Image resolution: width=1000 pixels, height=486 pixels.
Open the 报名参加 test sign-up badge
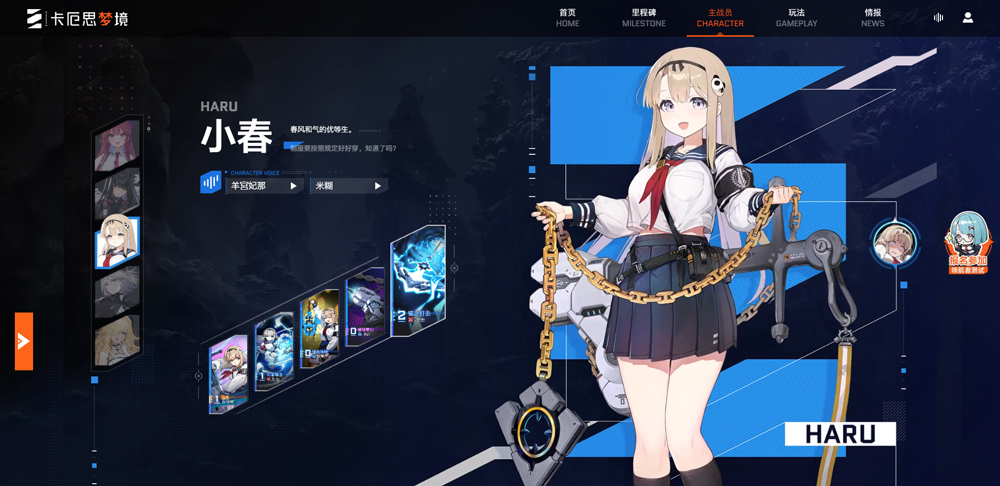967,244
